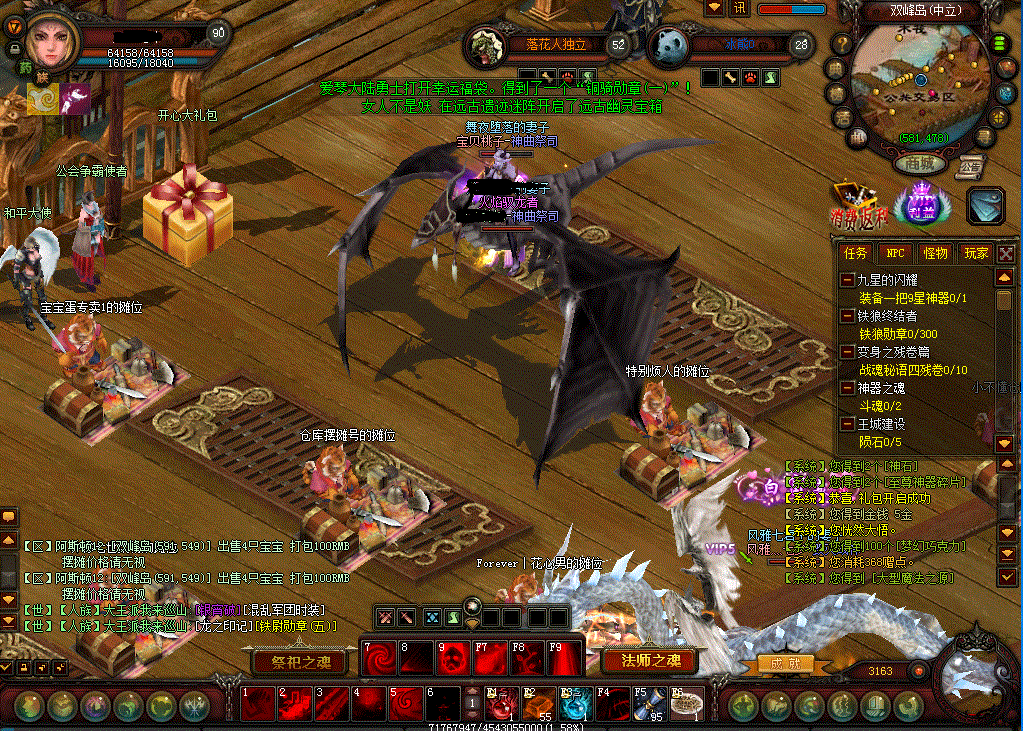Click the question mark help icon
The image size is (1023, 731).
click(843, 44)
